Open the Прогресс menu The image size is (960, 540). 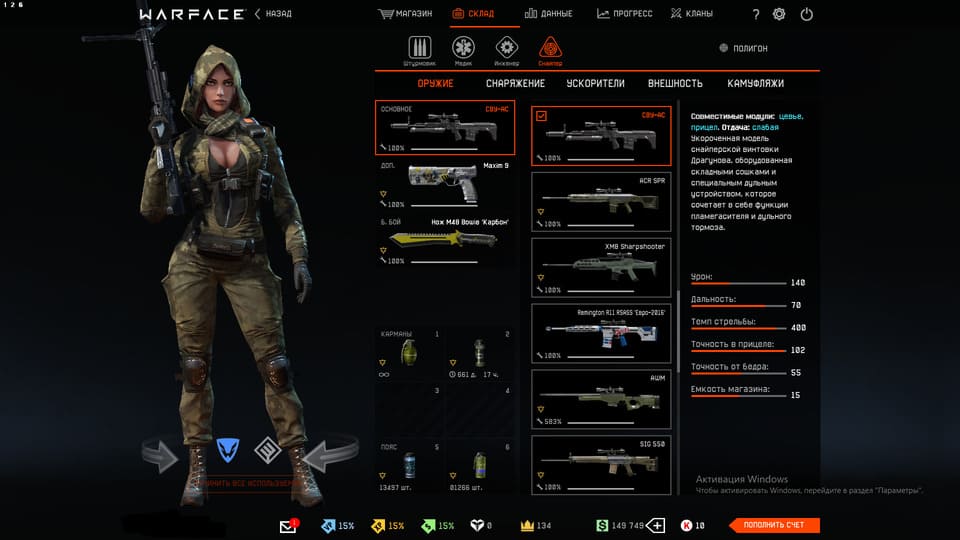(625, 14)
